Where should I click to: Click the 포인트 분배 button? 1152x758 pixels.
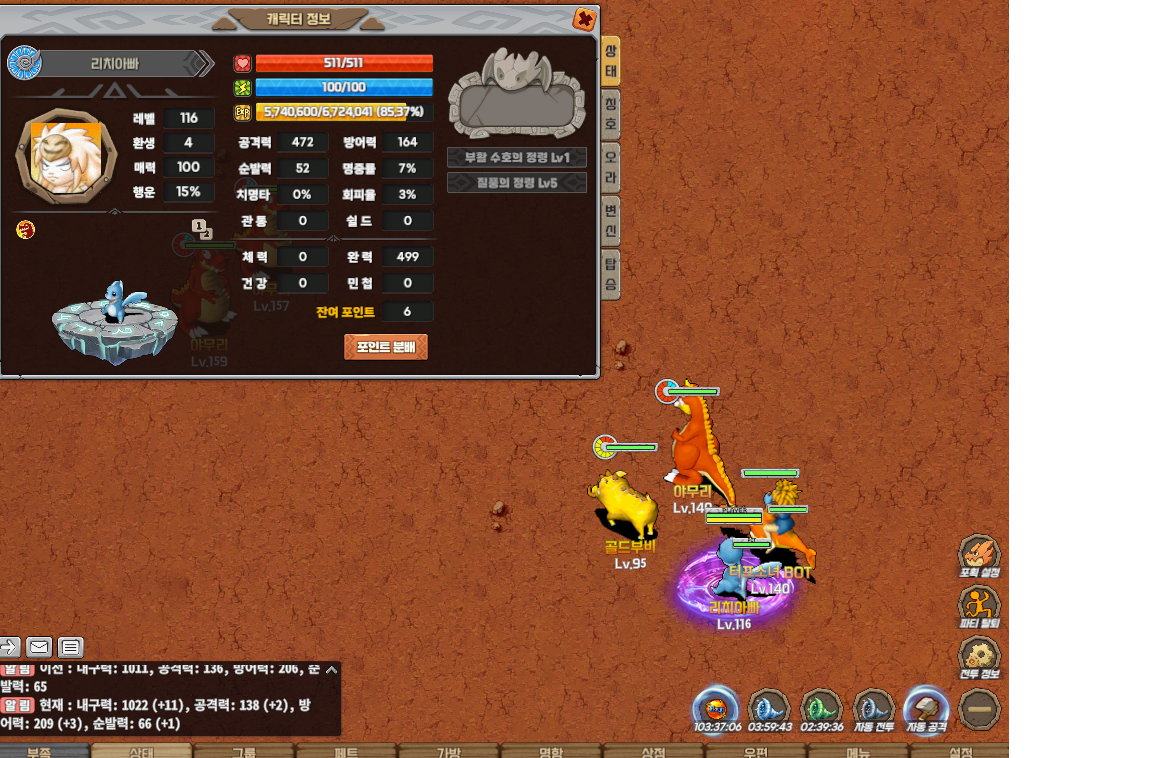385,347
